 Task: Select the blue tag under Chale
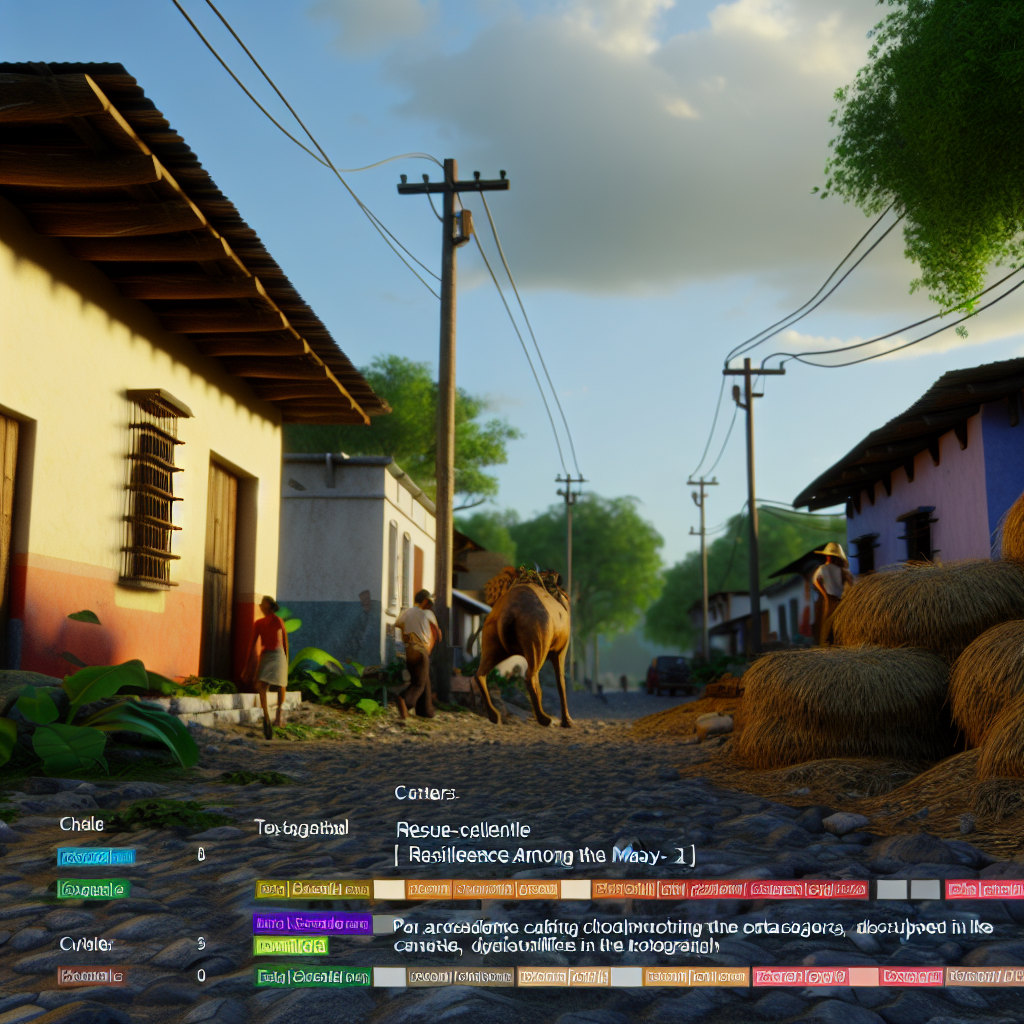tap(96, 856)
